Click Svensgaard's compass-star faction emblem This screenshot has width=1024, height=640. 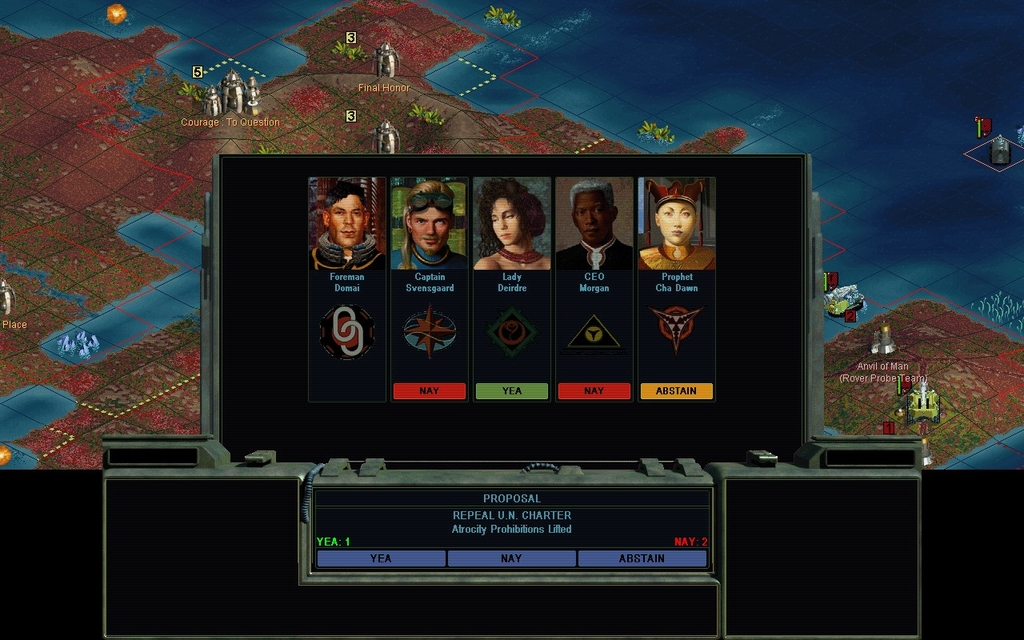click(x=429, y=332)
